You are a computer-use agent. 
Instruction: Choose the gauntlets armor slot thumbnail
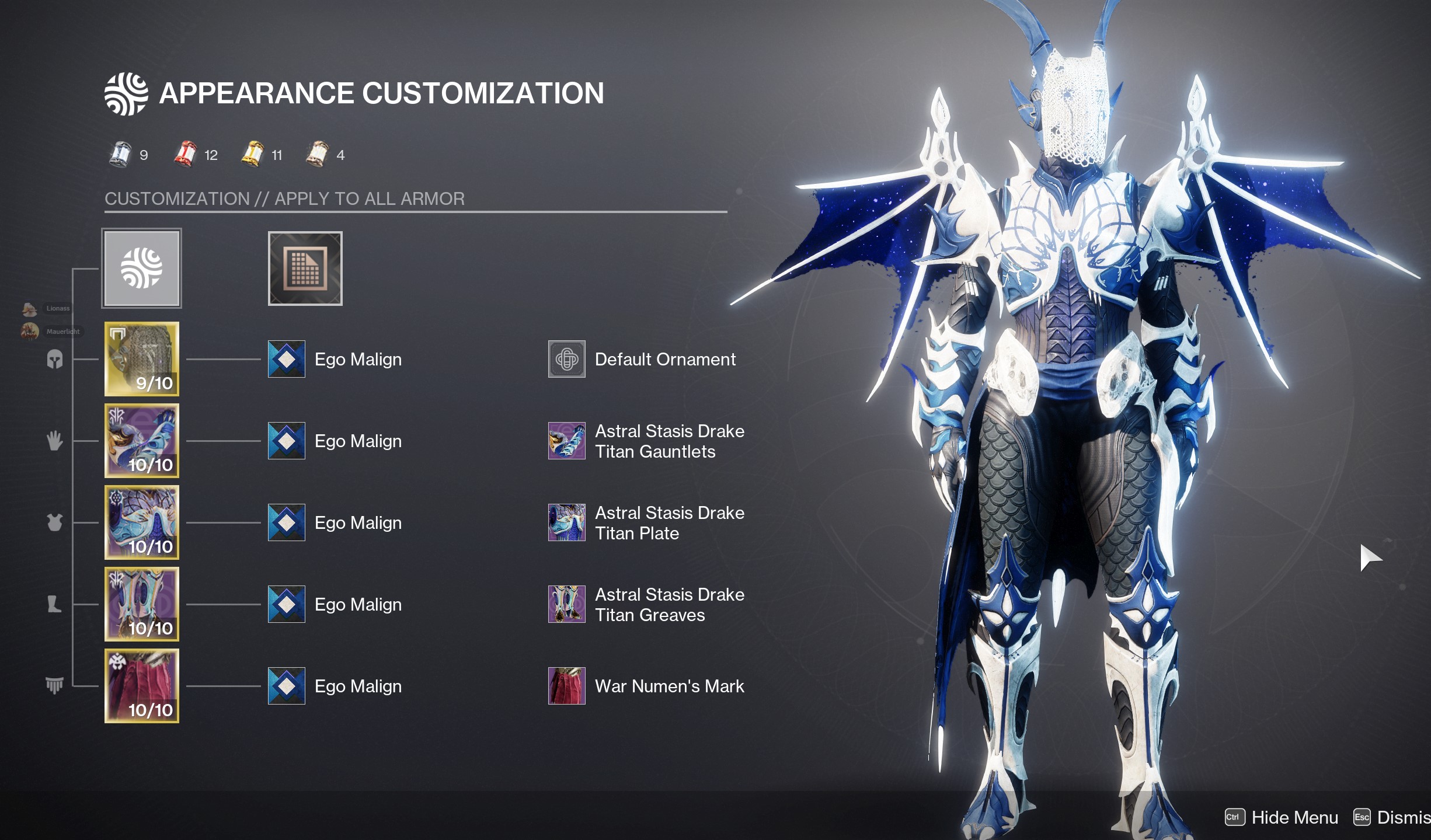142,441
